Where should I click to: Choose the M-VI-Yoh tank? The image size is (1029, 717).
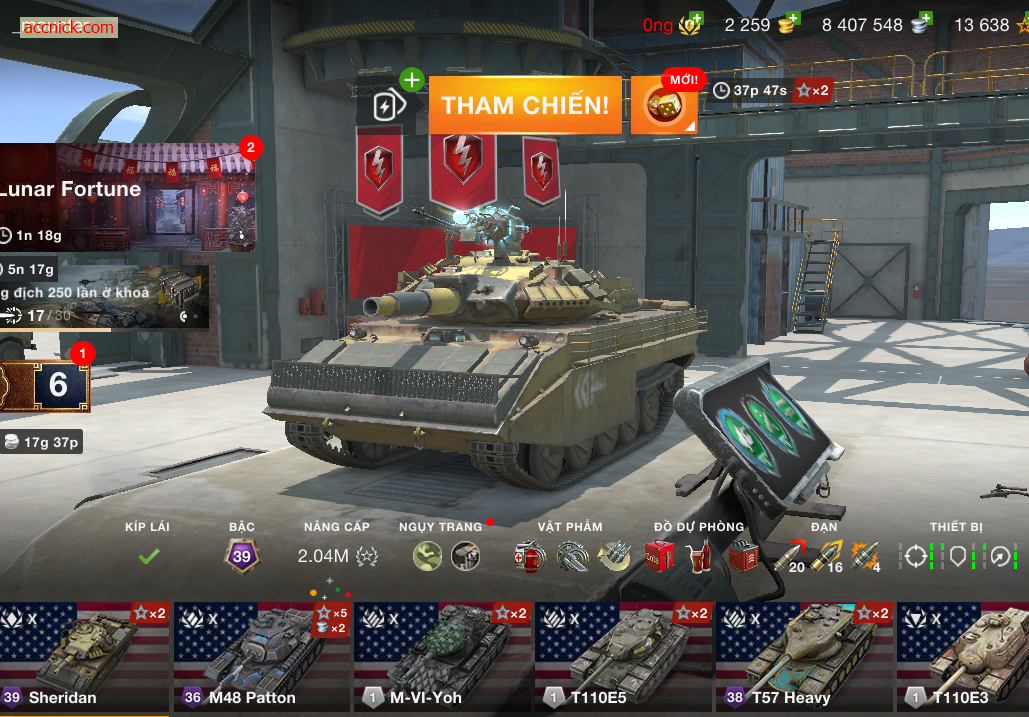point(442,655)
